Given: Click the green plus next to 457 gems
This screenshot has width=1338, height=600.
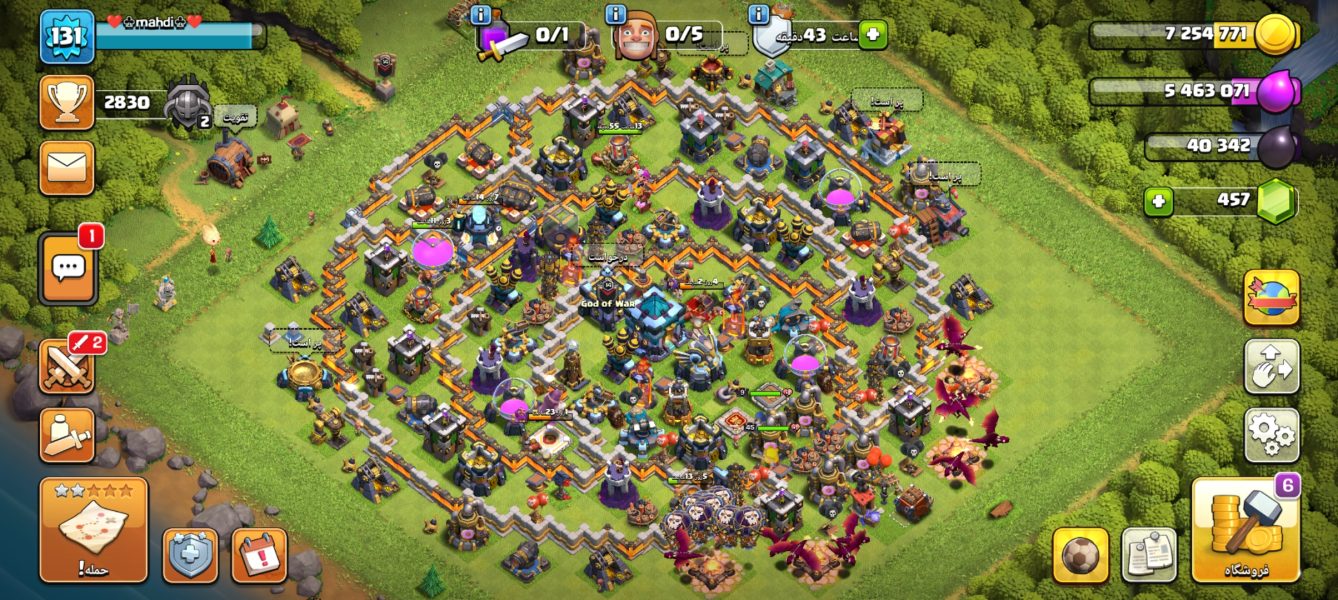Looking at the screenshot, I should click(1159, 201).
